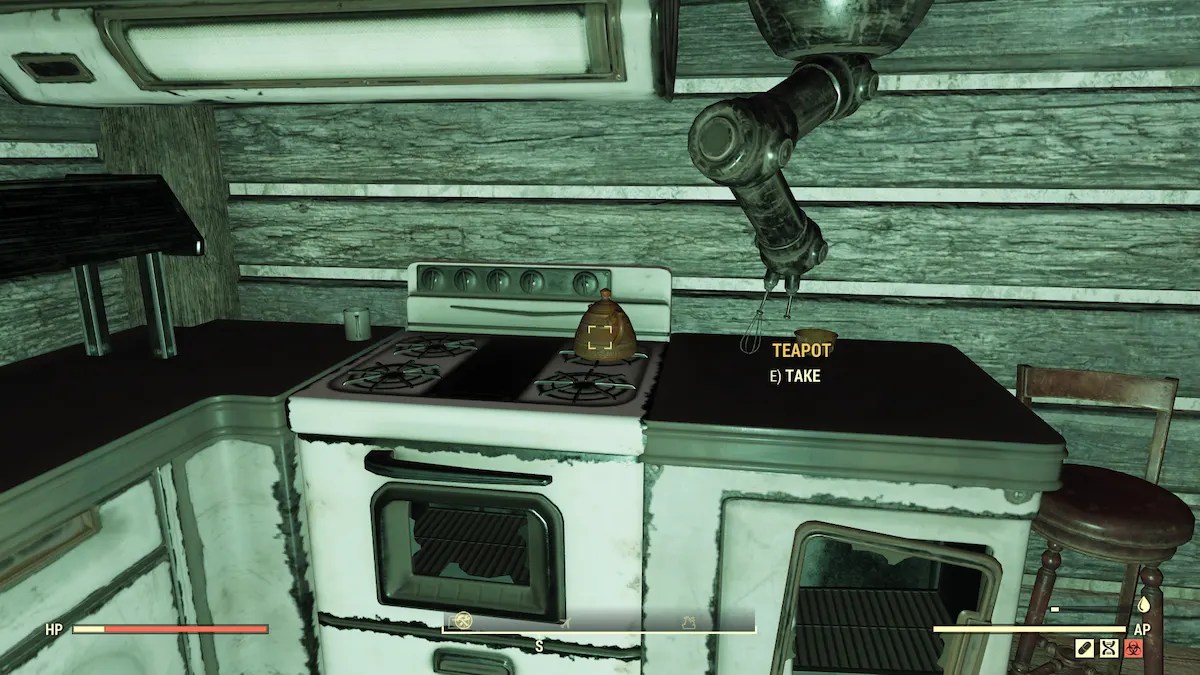Open the red biohazard disease icon

click(x=1133, y=649)
